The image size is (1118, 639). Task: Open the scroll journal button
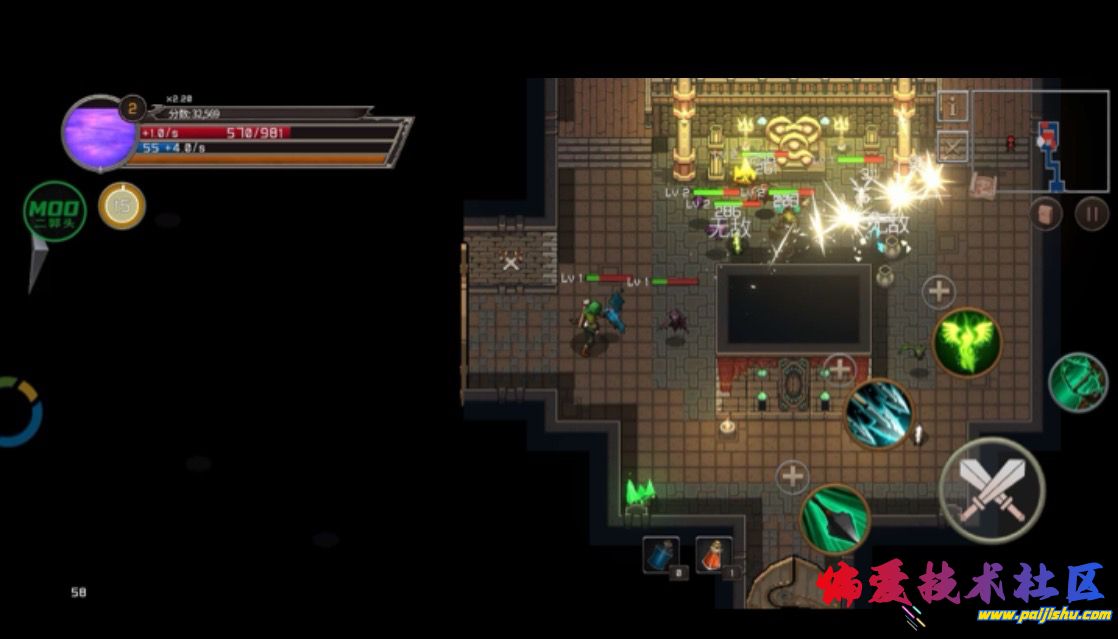[1045, 213]
